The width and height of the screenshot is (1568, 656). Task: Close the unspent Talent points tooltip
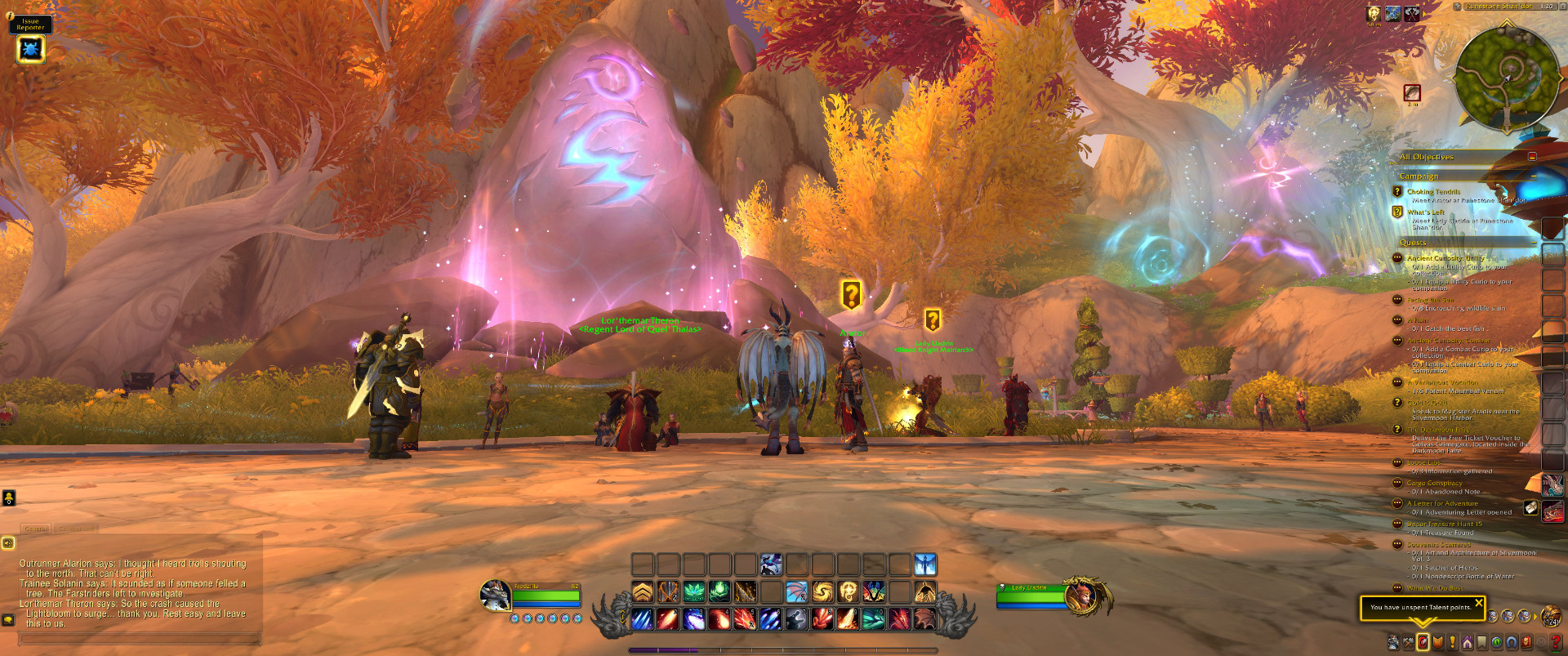tap(1478, 603)
